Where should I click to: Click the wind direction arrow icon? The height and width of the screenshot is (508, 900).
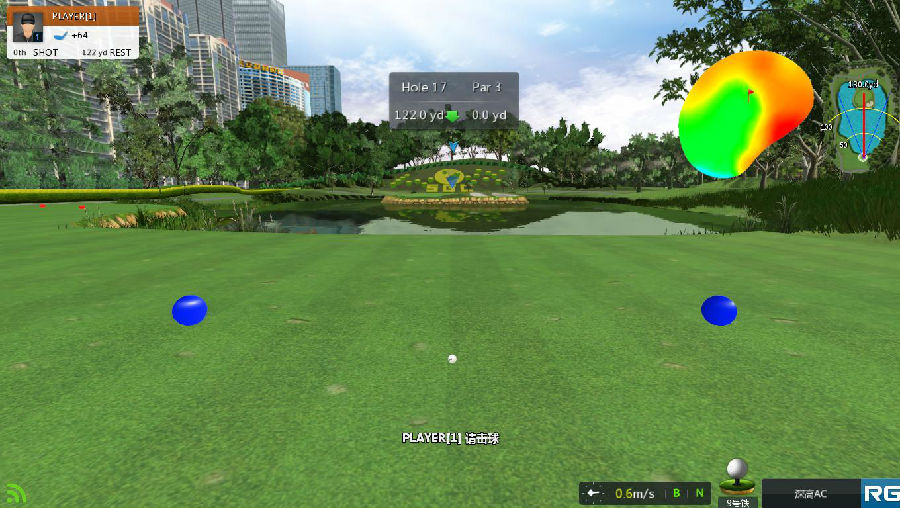click(x=594, y=493)
